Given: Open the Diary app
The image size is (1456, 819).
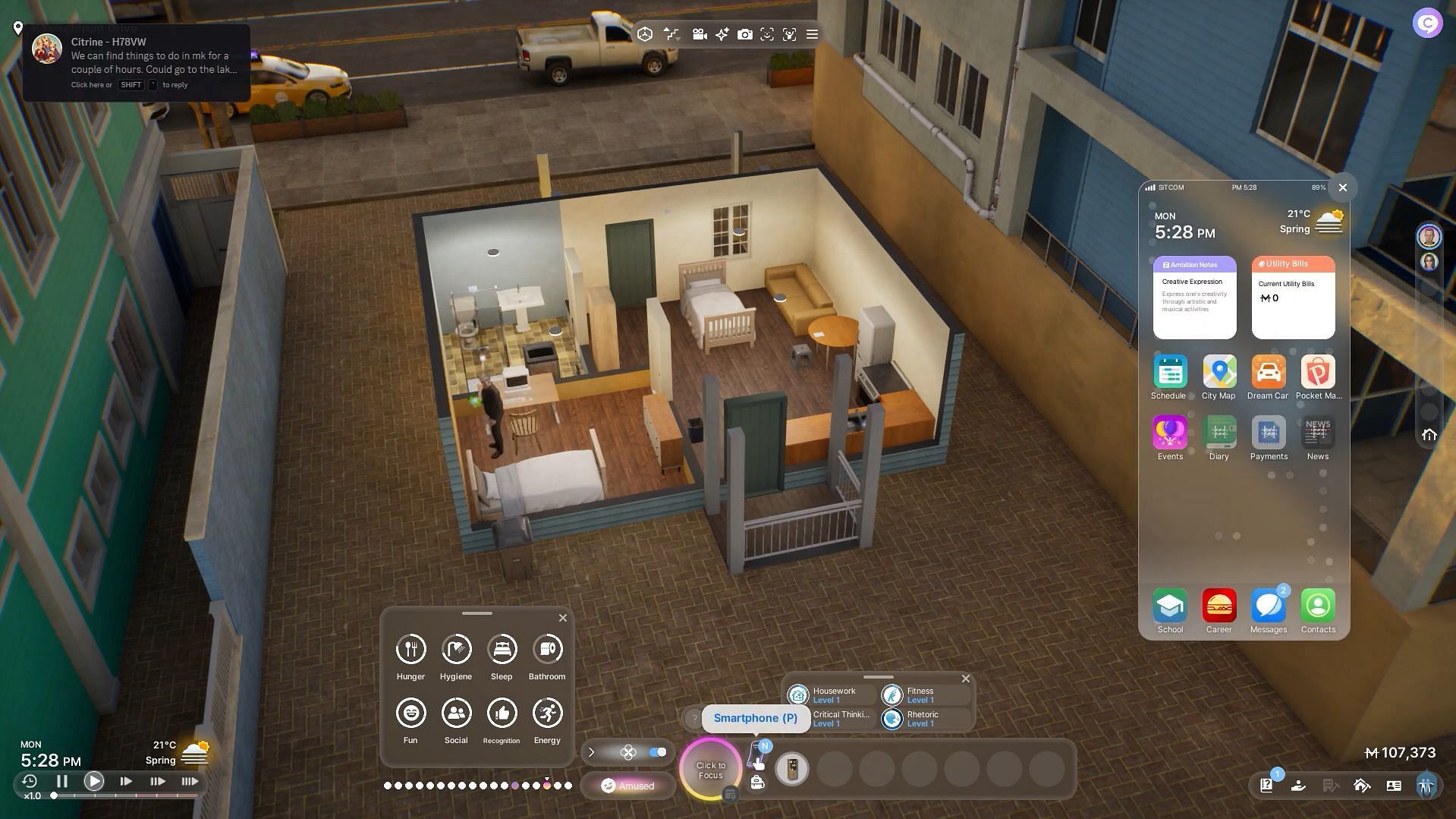Looking at the screenshot, I should pos(1219,433).
